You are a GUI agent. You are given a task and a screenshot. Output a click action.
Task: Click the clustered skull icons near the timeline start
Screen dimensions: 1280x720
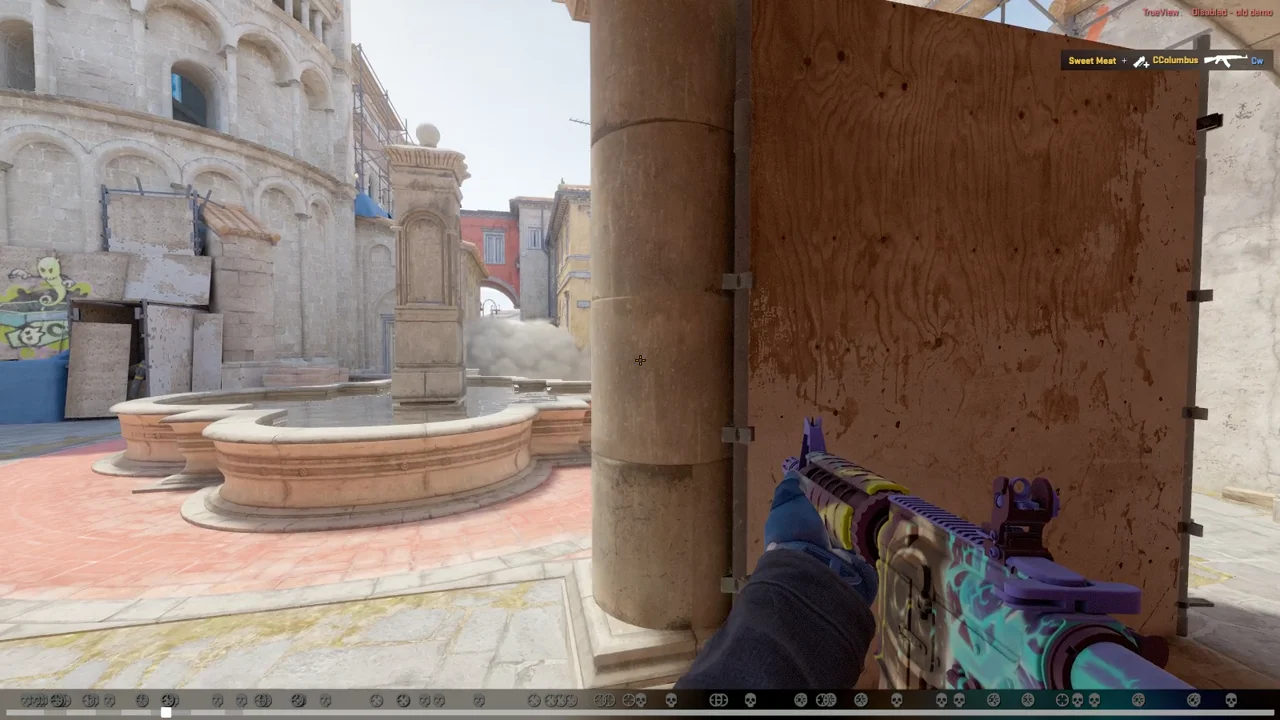pyautogui.click(x=40, y=700)
